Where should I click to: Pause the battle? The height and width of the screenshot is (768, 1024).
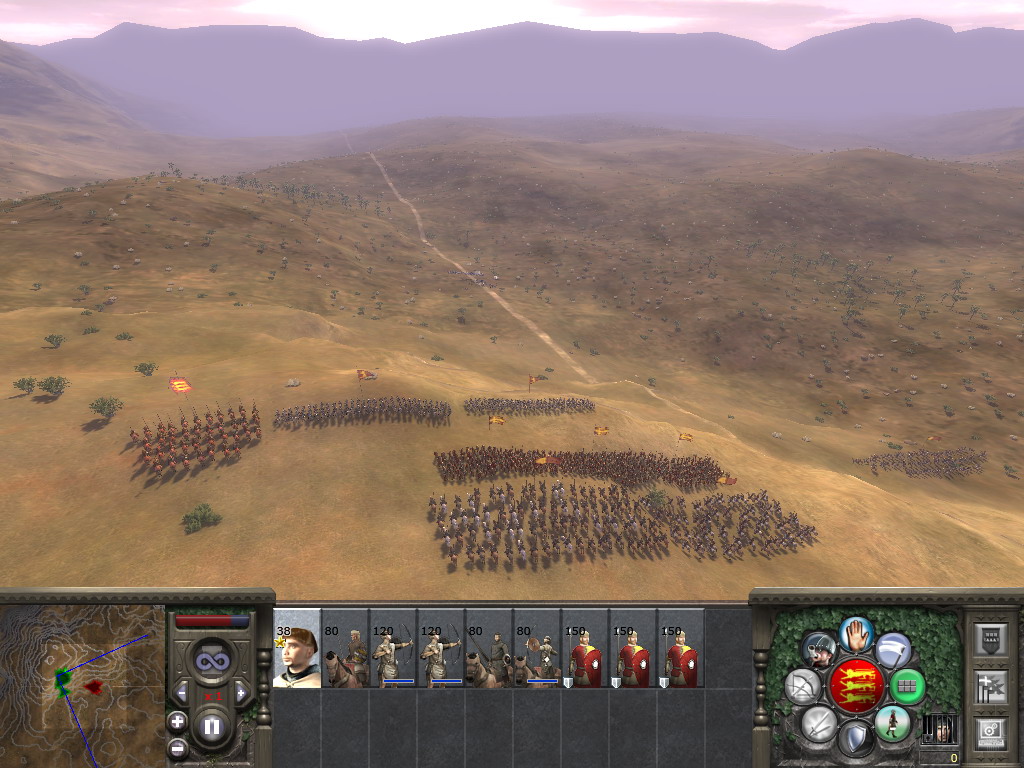point(212,726)
